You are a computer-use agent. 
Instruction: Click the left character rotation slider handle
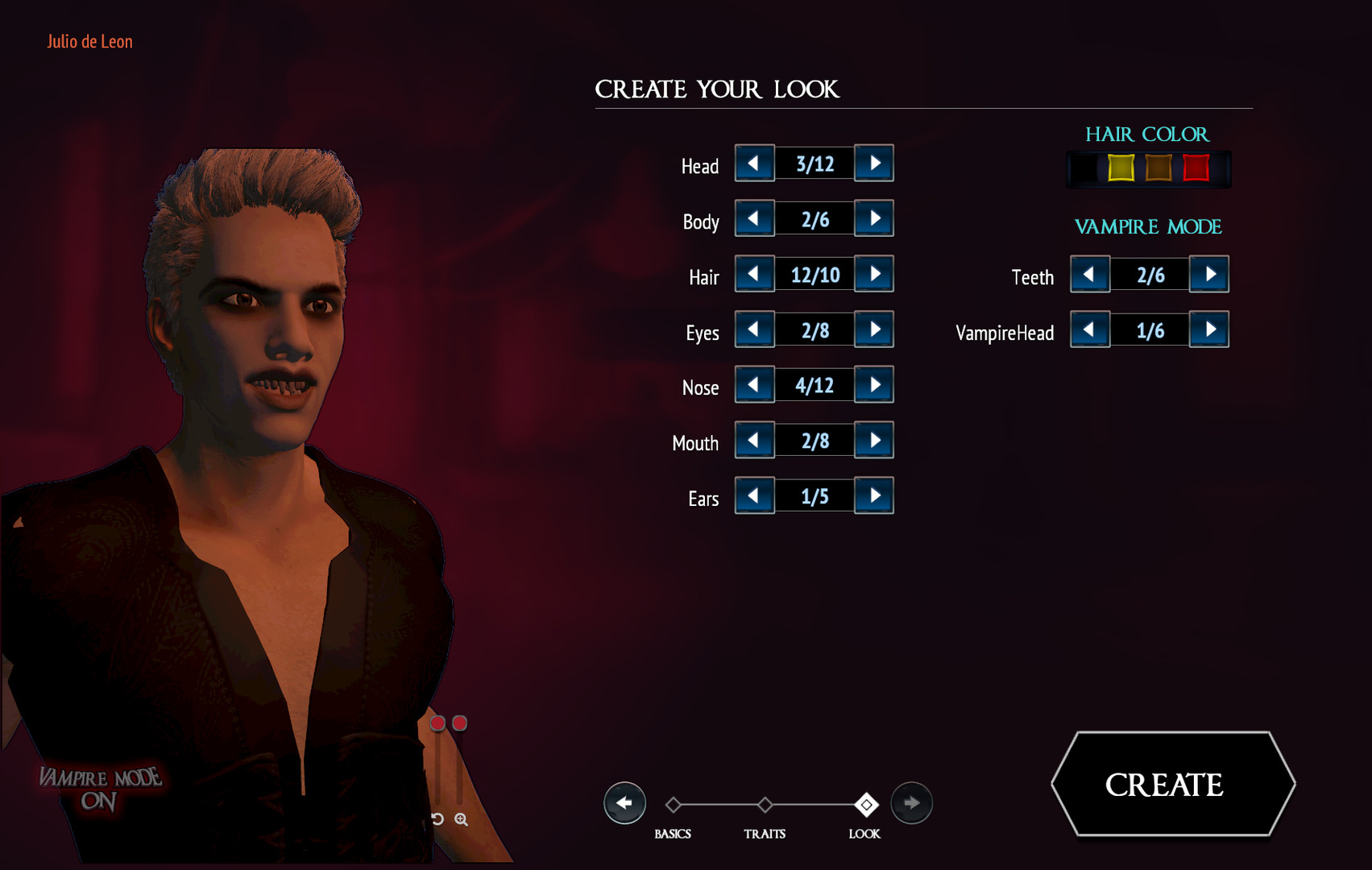[x=437, y=724]
